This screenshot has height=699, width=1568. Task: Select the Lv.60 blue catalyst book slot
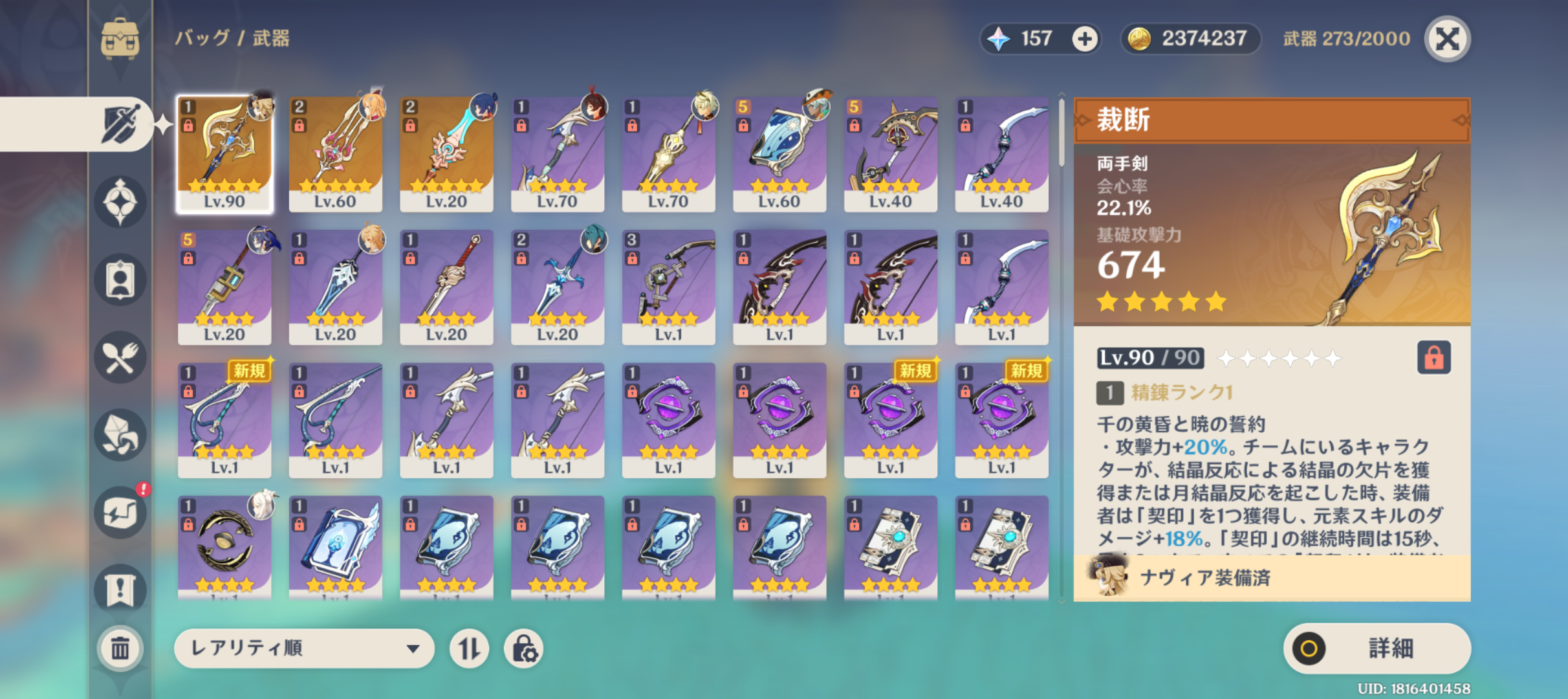click(x=779, y=154)
